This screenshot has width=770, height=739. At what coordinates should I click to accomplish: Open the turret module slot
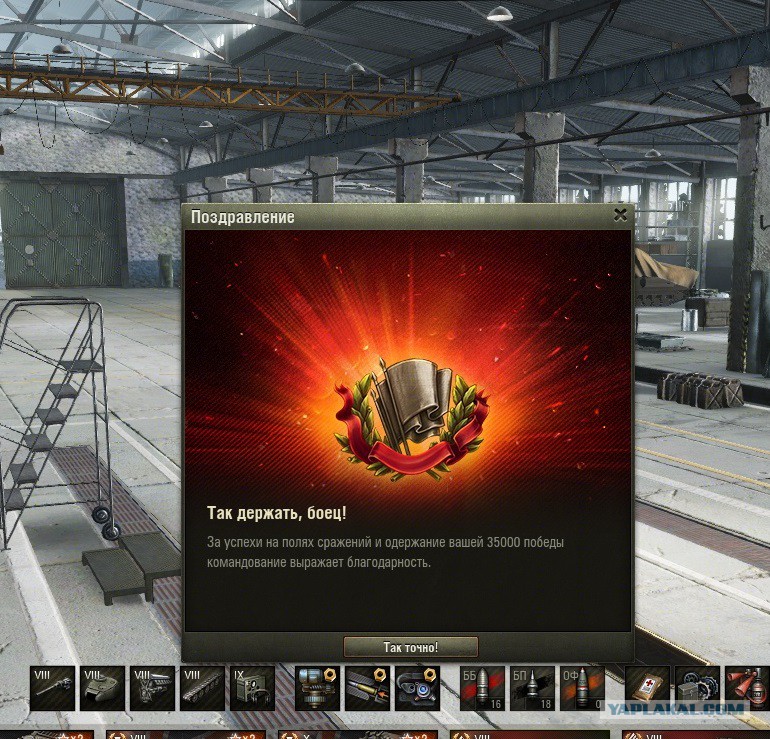pos(102,688)
